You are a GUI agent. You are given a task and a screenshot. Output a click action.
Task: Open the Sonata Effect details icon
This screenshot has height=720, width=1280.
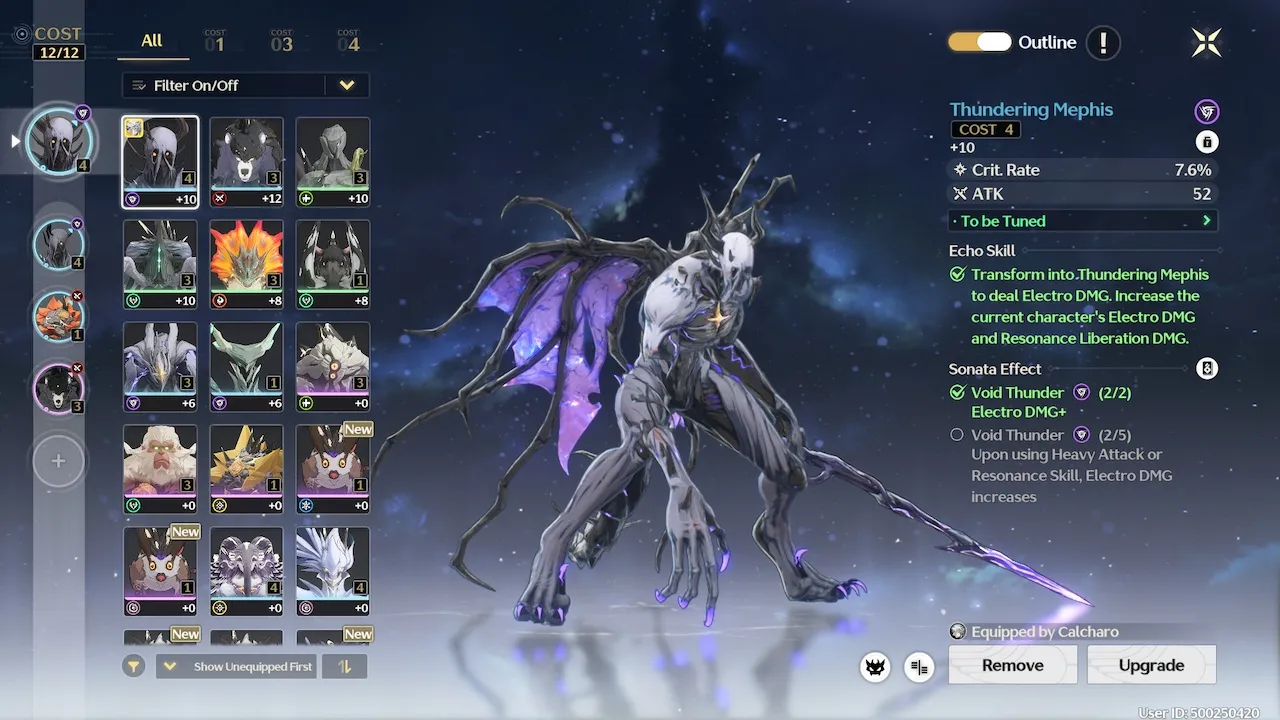pyautogui.click(x=1207, y=369)
